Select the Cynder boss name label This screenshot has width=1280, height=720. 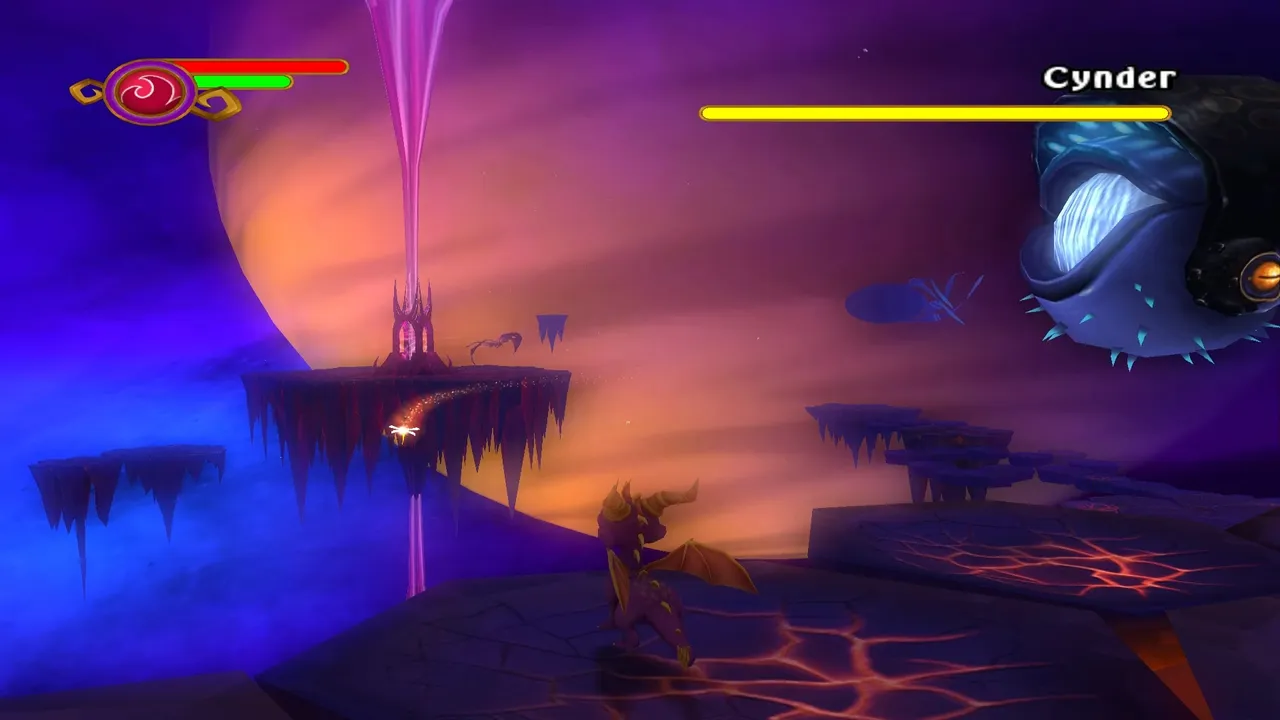point(1110,77)
